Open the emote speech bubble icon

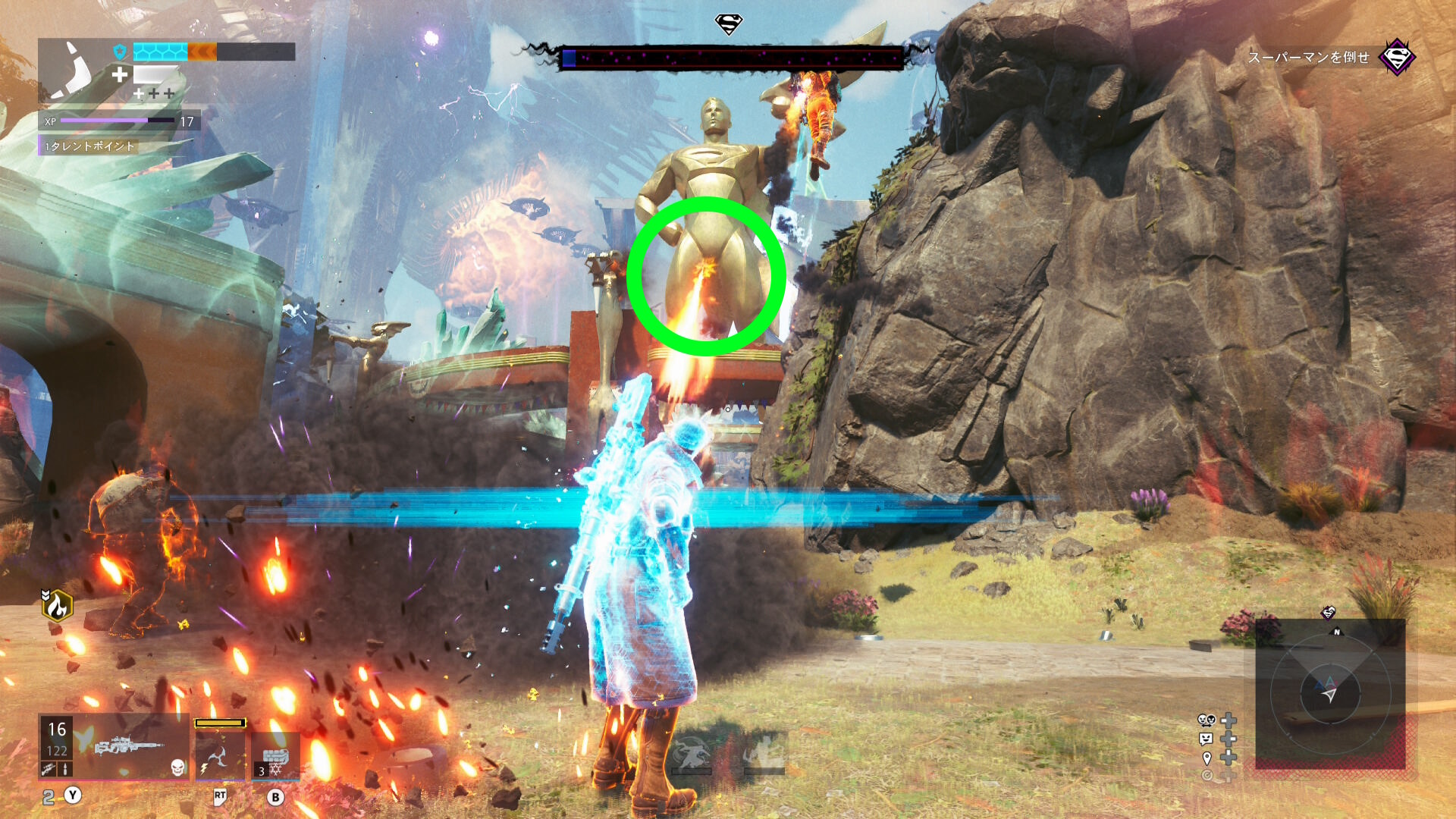(1206, 739)
